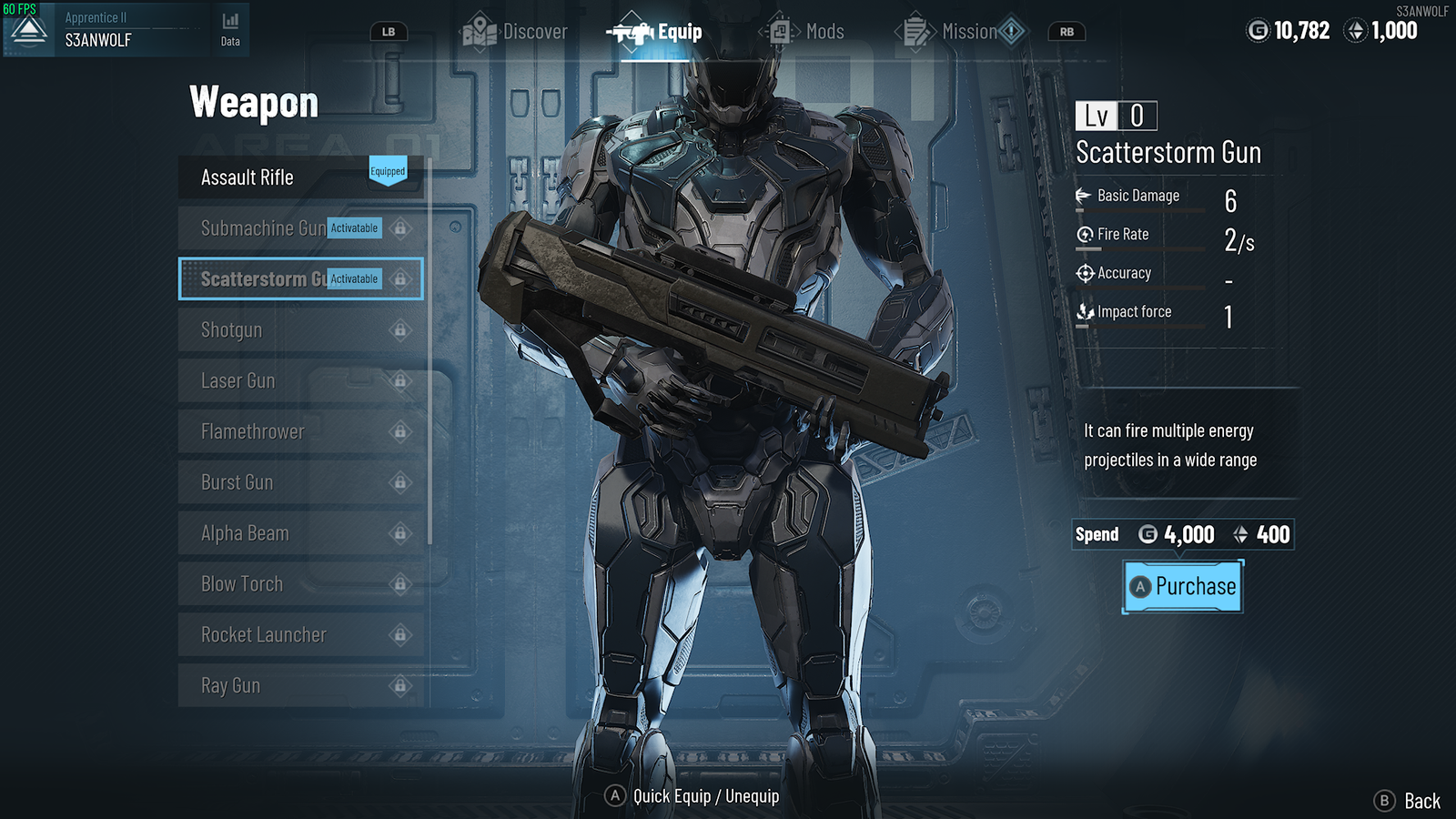Select the Blow Torch entry

click(x=300, y=584)
